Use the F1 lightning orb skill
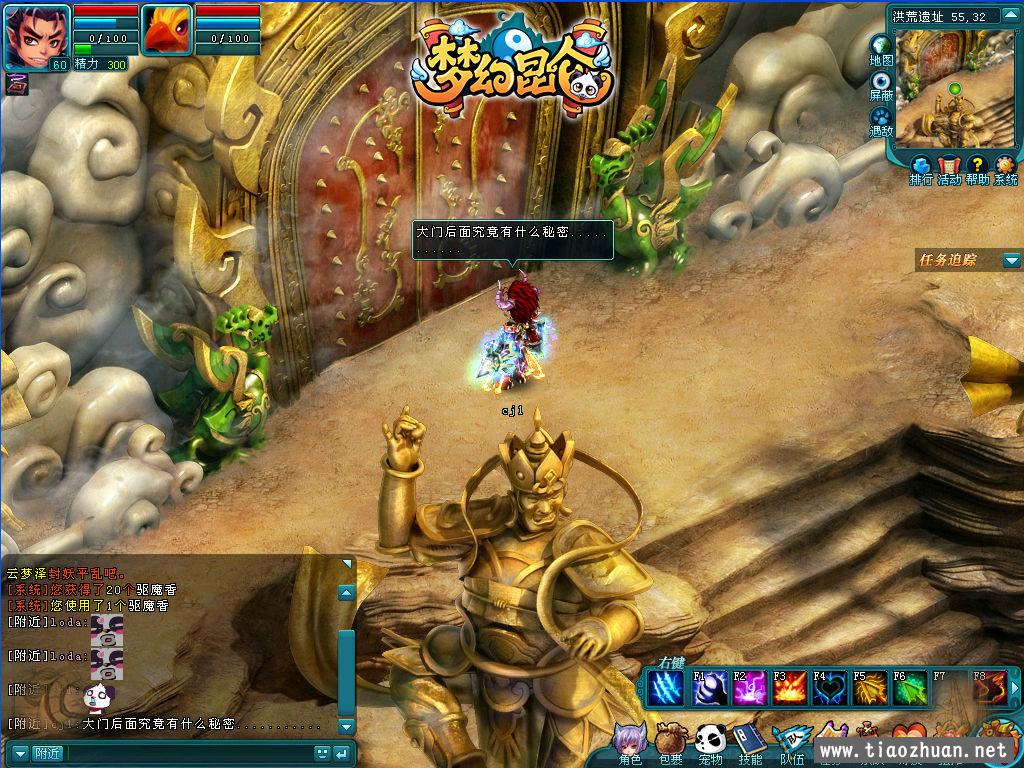The image size is (1024, 768). coord(707,688)
